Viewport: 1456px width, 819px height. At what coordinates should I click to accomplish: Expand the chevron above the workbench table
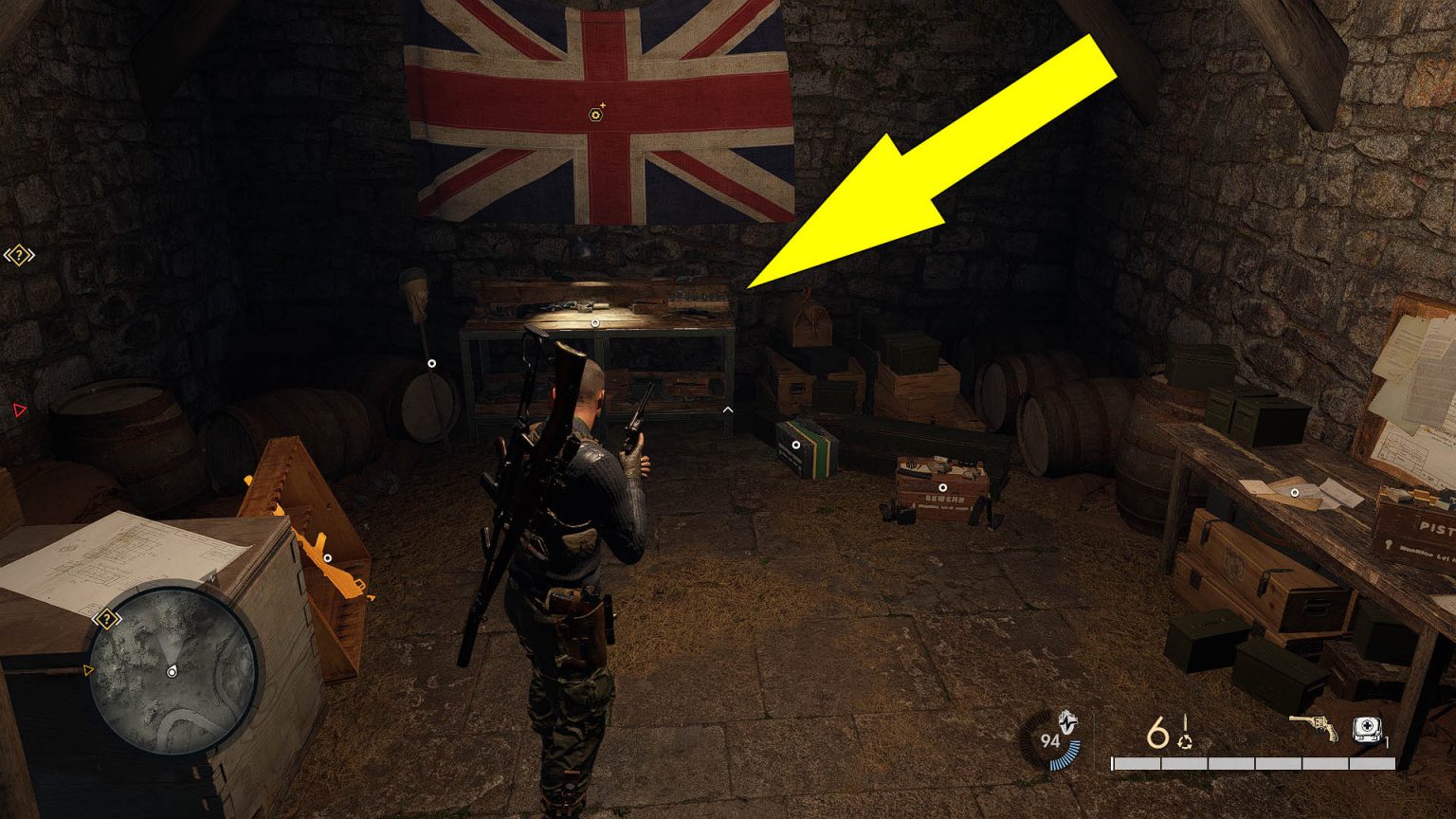[727, 408]
